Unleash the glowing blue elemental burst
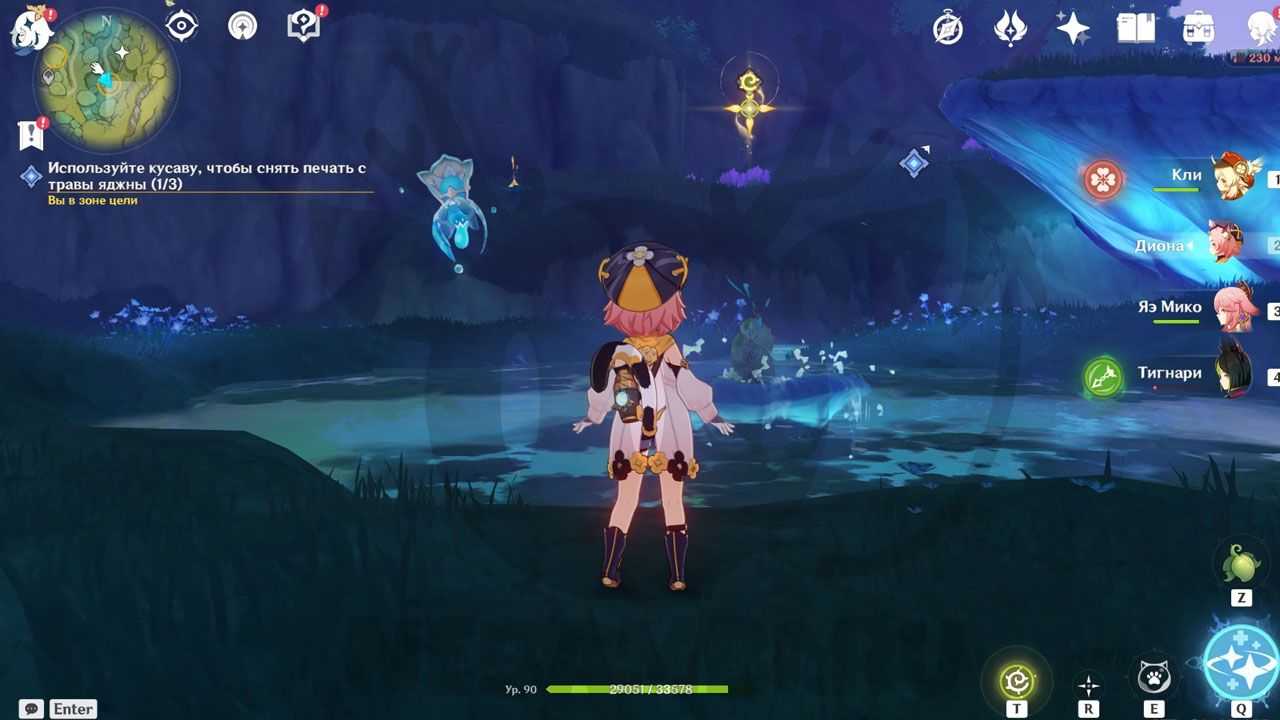The width and height of the screenshot is (1280, 720). (1240, 662)
